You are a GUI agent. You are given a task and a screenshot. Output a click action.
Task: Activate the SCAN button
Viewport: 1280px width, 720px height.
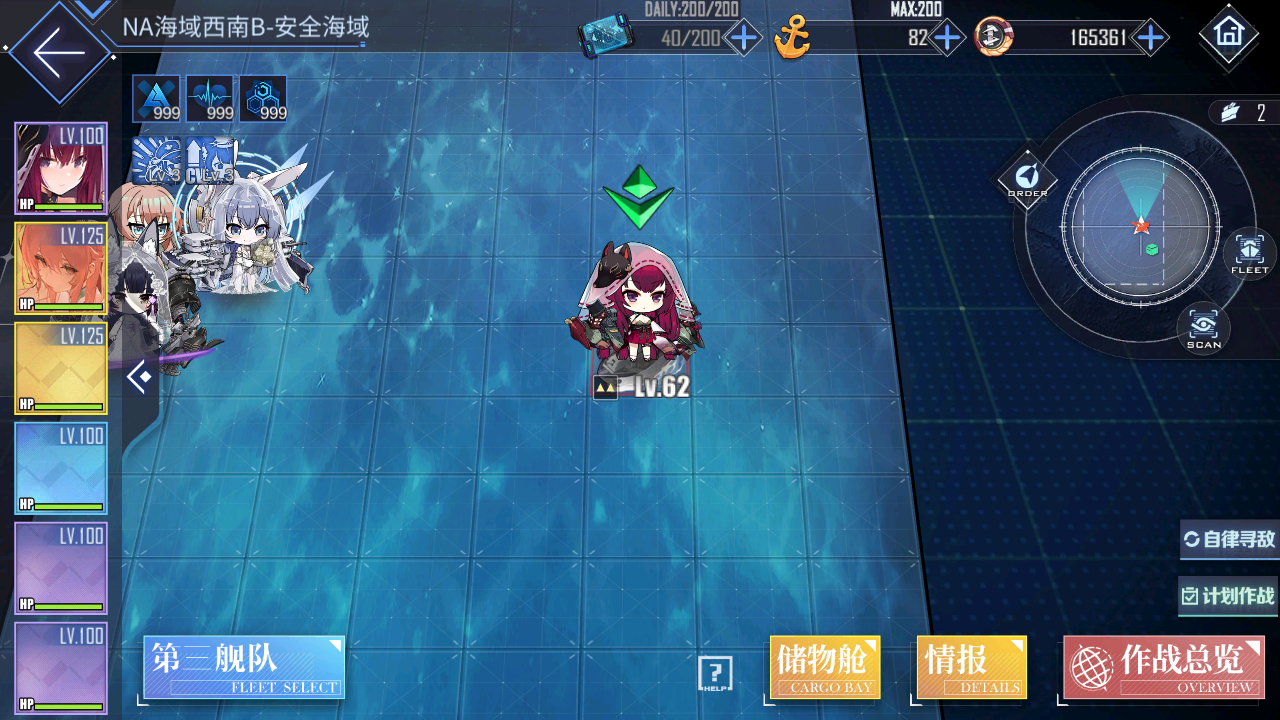(1203, 328)
